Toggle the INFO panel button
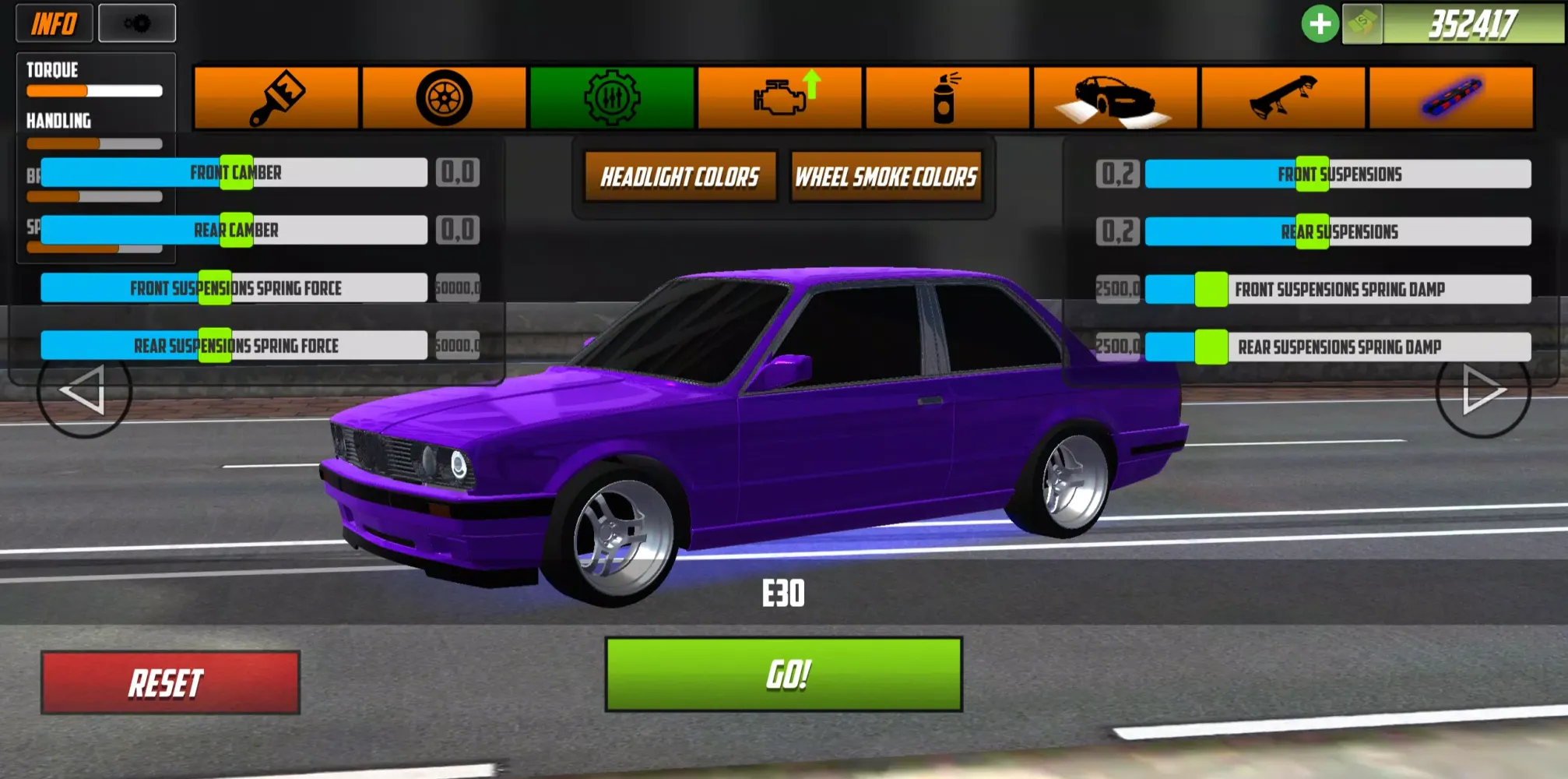 tap(54, 23)
